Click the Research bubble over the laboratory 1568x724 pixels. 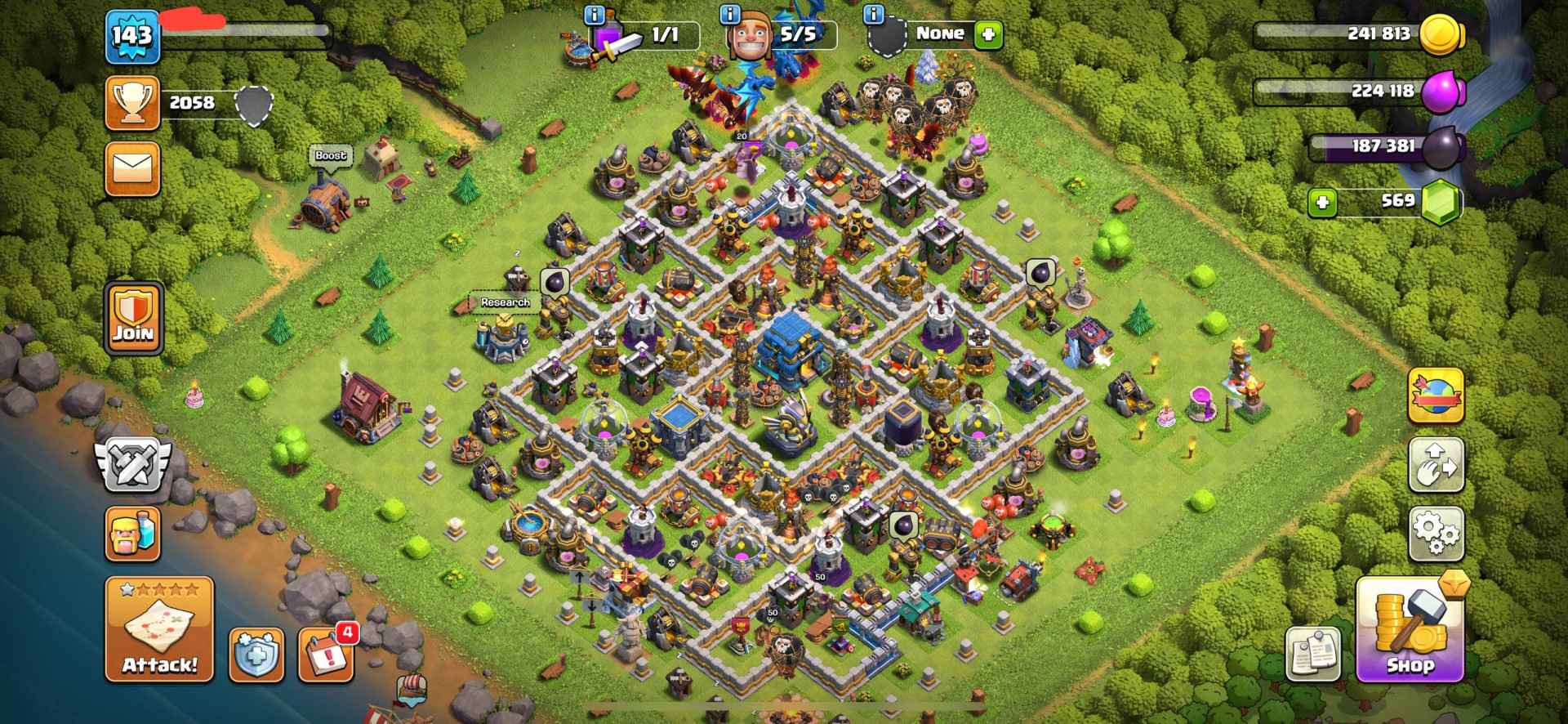pos(505,302)
